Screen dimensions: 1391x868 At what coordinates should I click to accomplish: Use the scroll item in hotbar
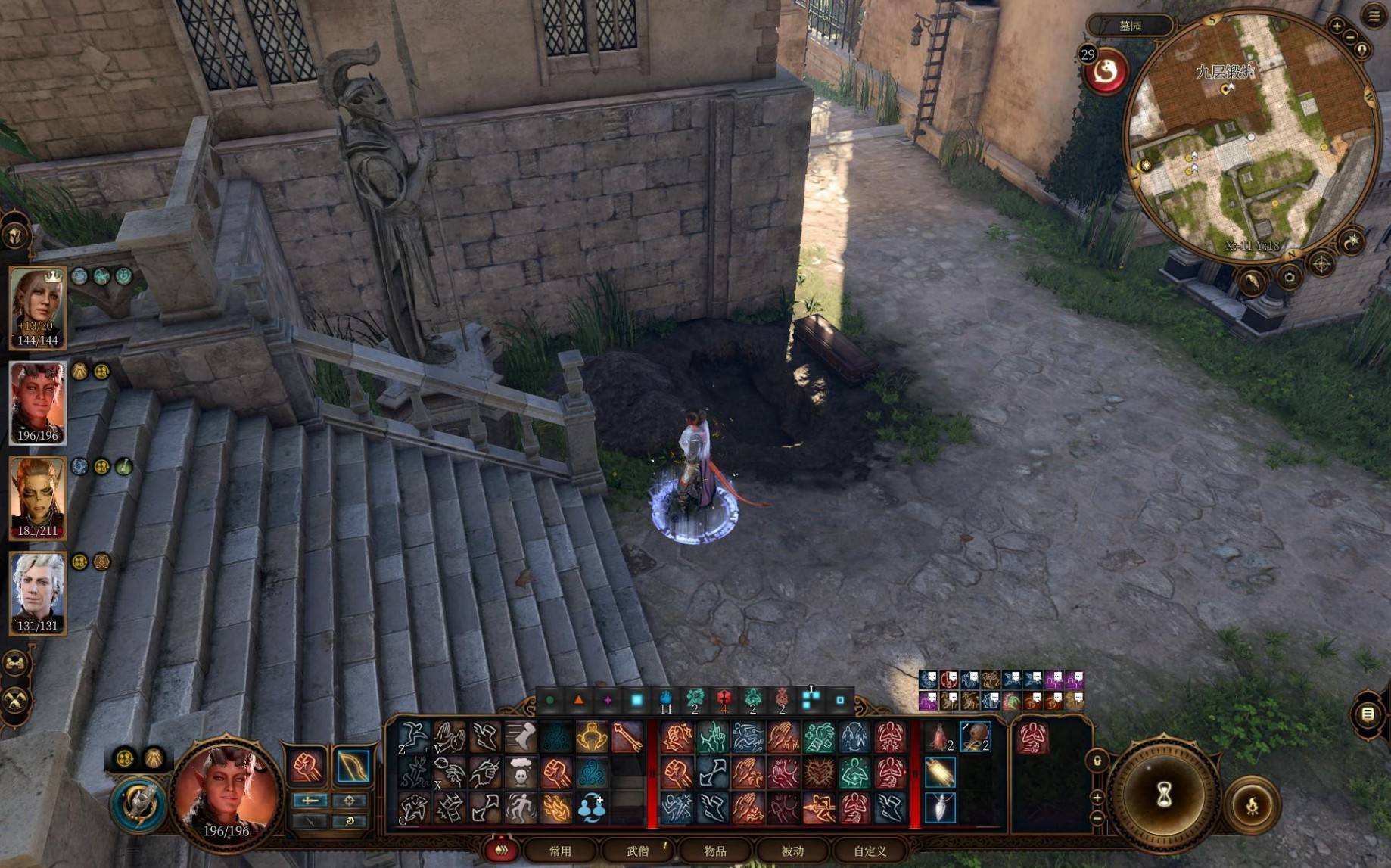[940, 773]
